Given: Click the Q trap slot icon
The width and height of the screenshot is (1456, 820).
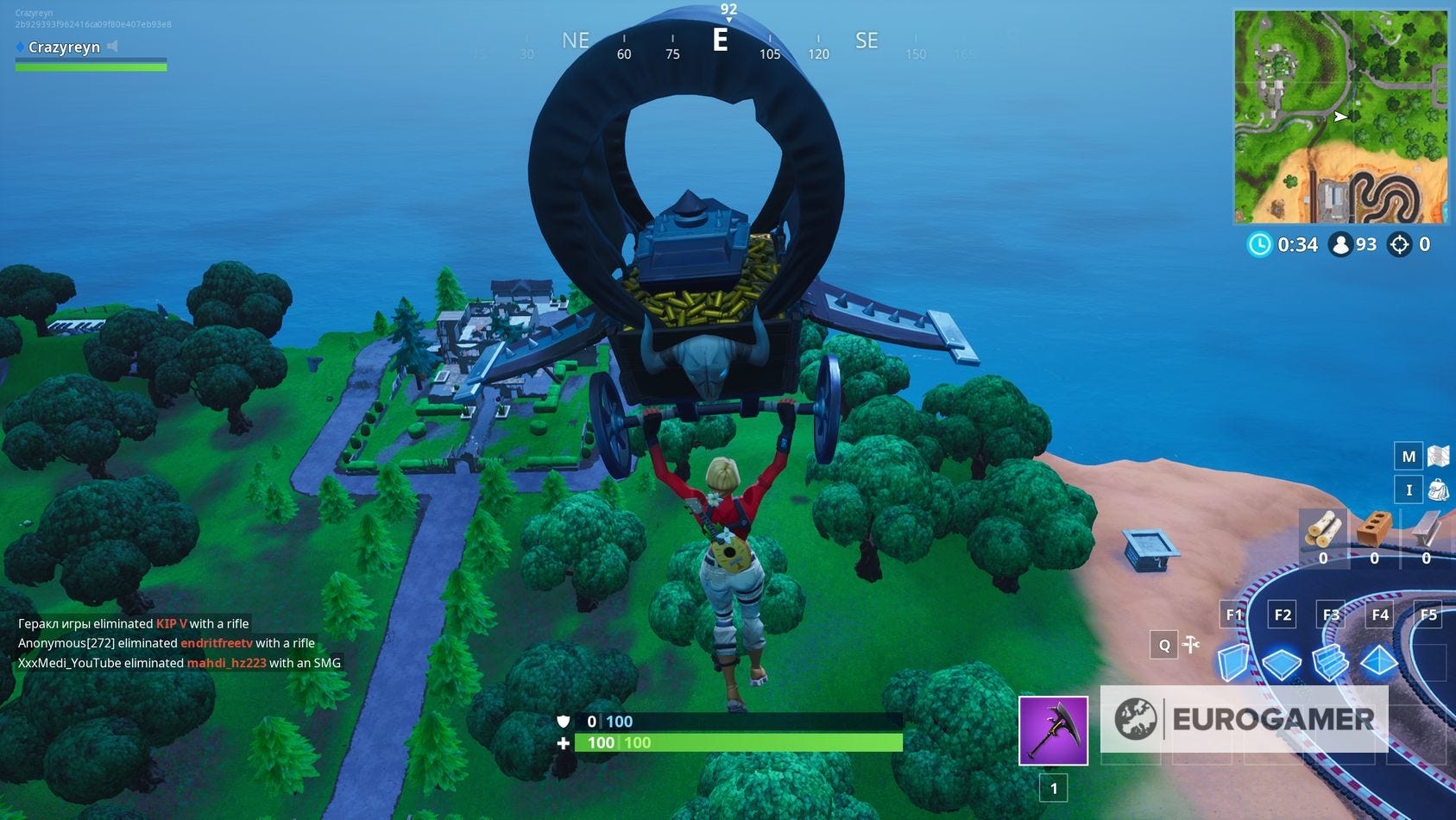Looking at the screenshot, I should point(1164,644).
